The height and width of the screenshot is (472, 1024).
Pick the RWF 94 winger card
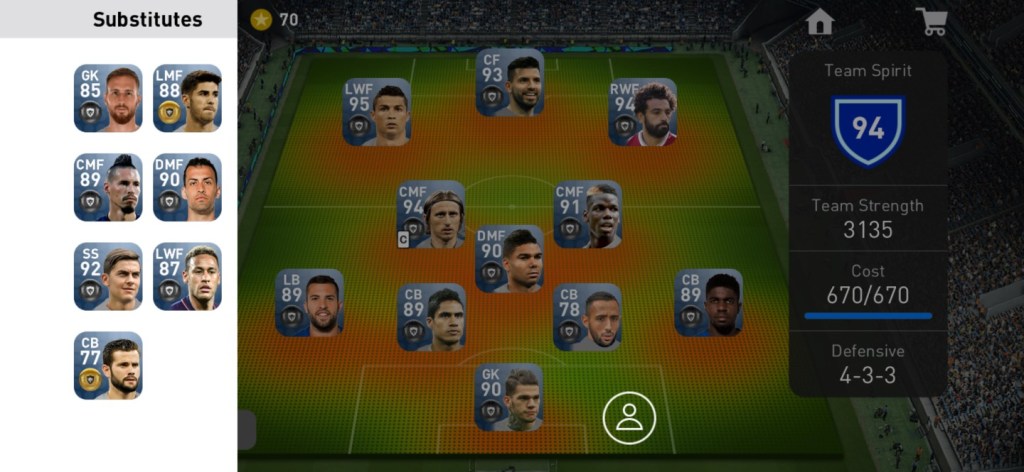click(643, 112)
